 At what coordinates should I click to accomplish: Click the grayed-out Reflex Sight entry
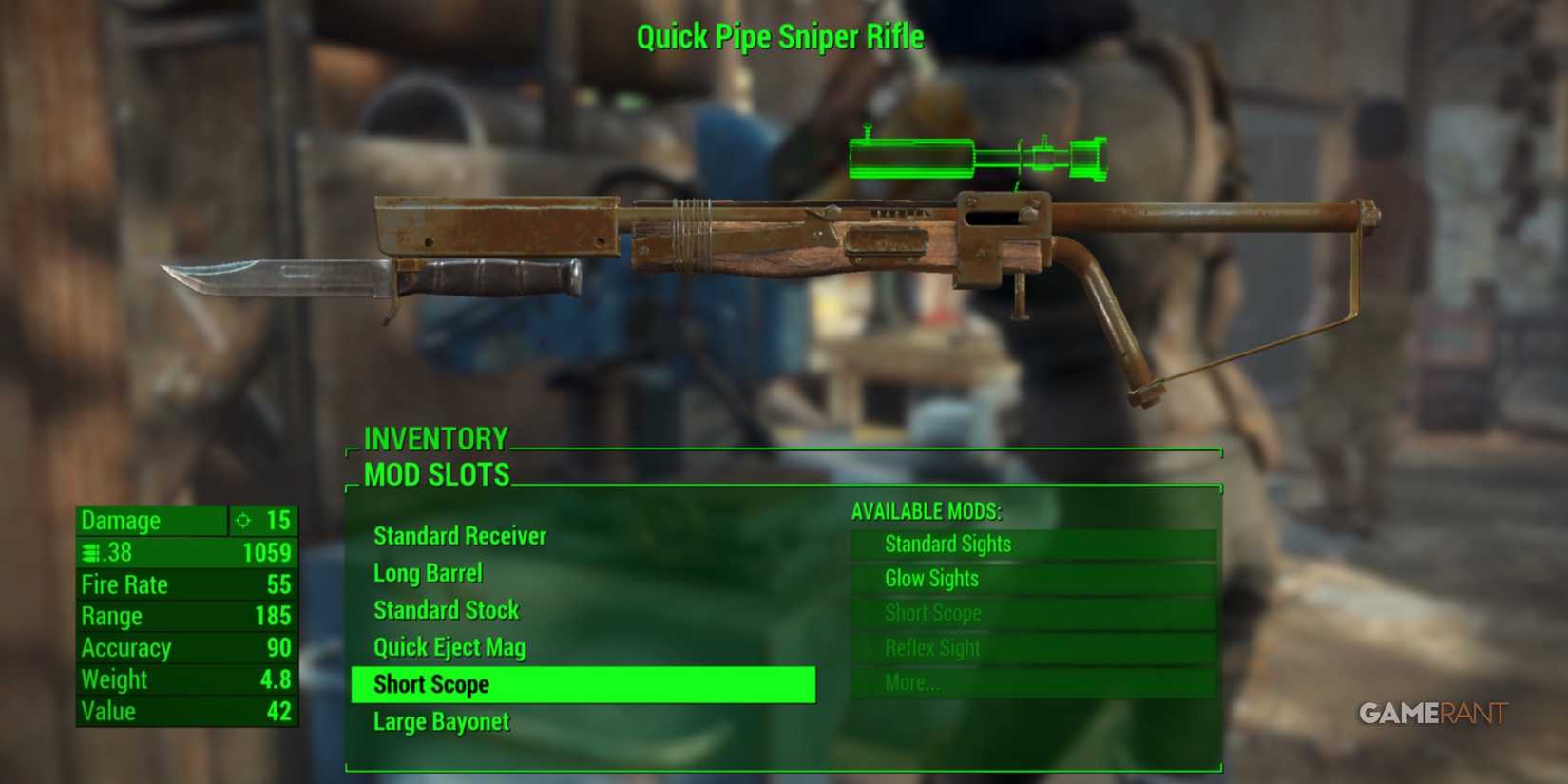click(934, 647)
